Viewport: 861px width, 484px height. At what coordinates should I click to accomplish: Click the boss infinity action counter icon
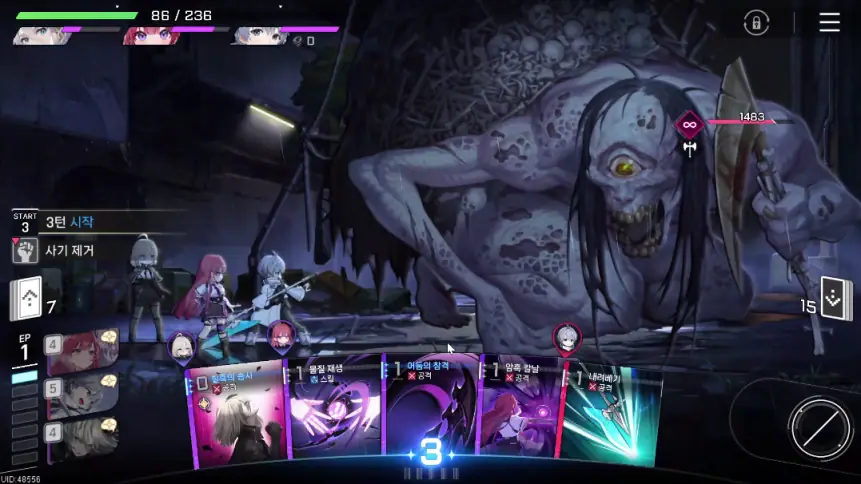coord(688,124)
